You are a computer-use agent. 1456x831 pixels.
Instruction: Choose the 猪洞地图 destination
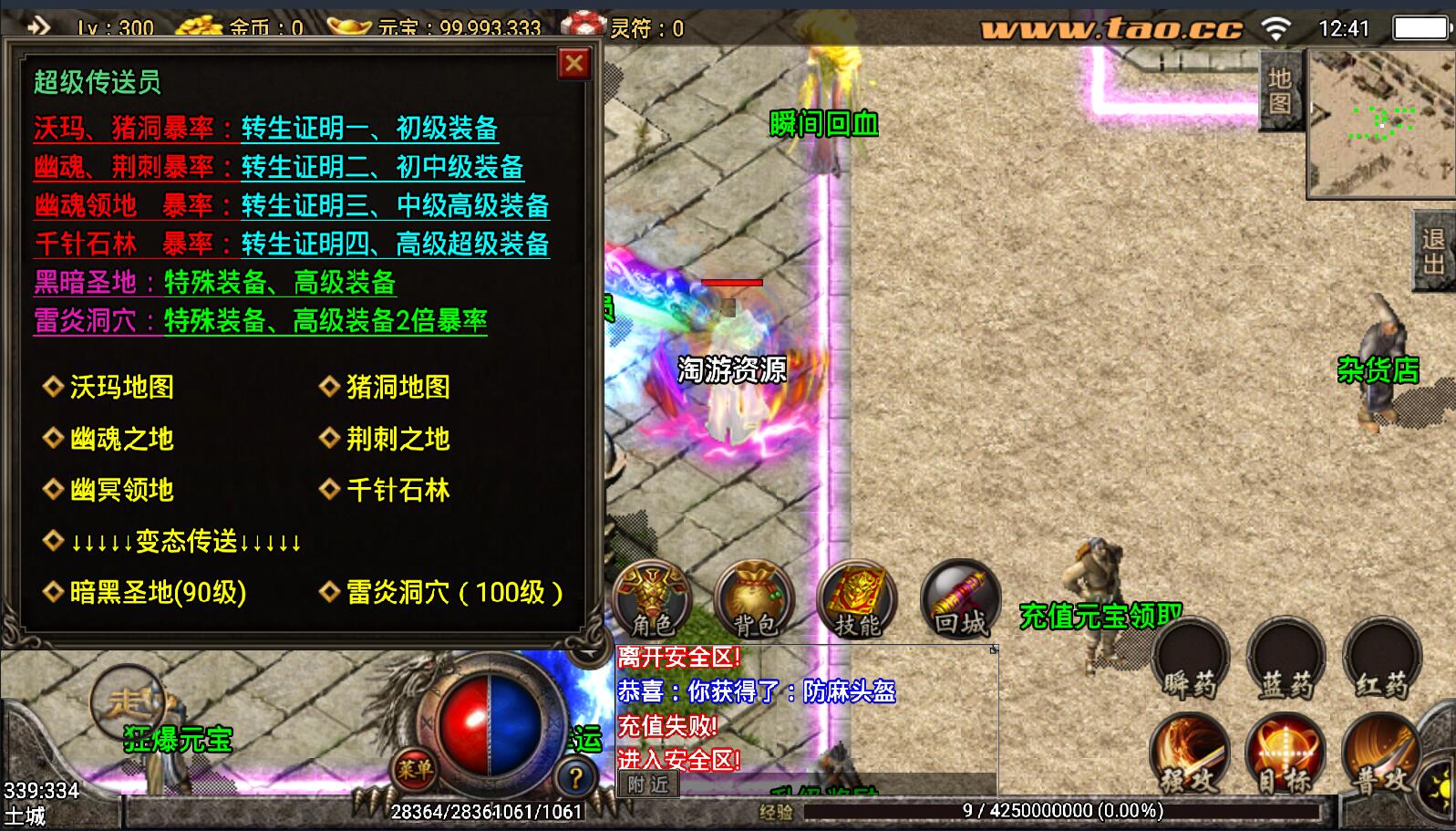[x=398, y=387]
